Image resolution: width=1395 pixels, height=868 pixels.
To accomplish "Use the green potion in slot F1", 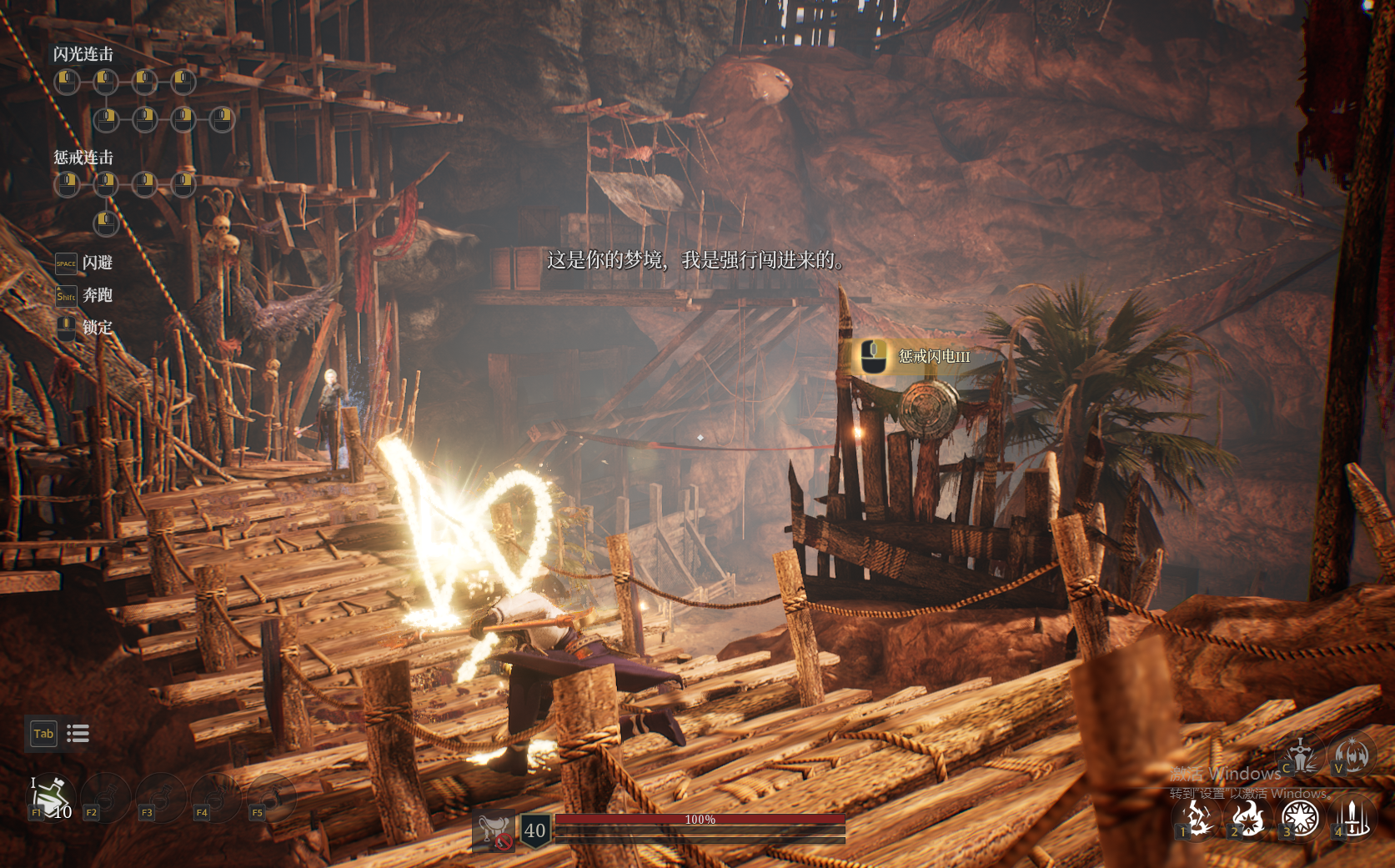I will point(52,795).
